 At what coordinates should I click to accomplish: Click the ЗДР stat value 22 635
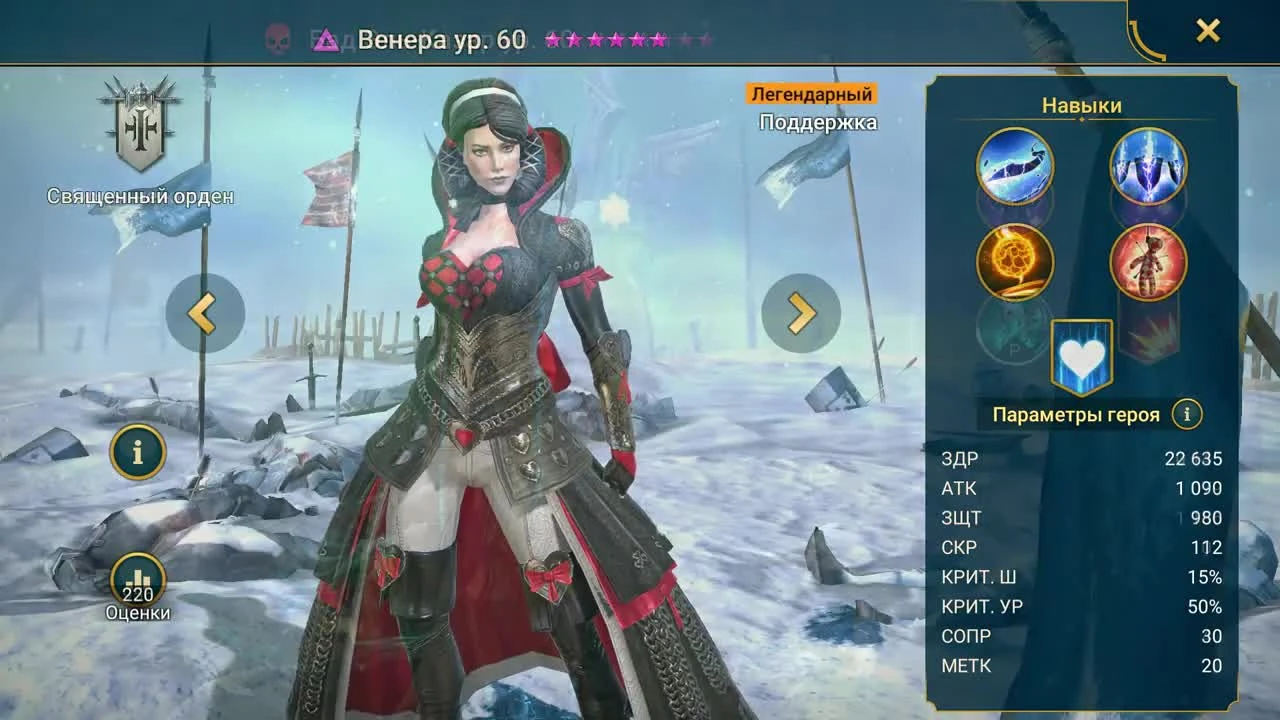coord(1194,458)
